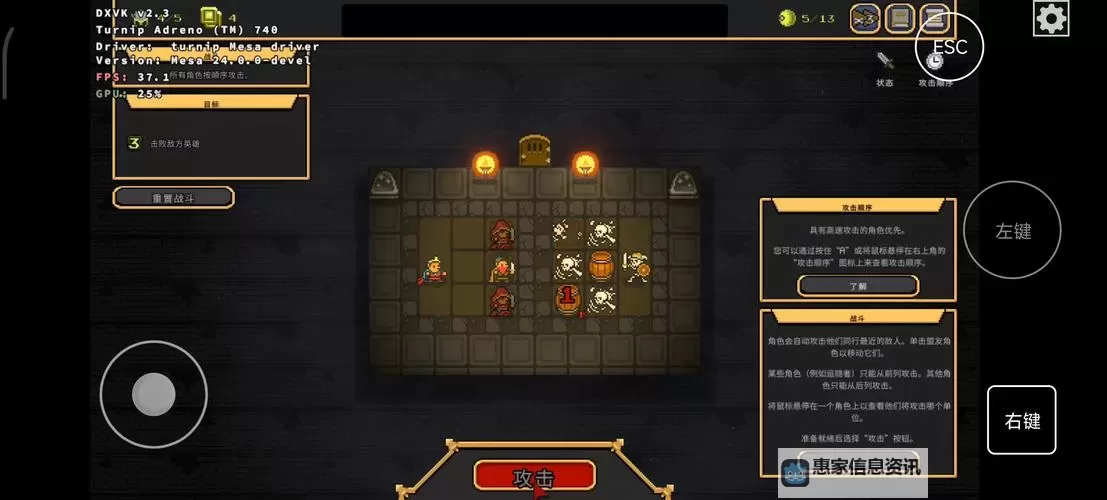Image resolution: width=1107 pixels, height=500 pixels.
Task: Tap the ESC overlay button
Action: pos(949,47)
